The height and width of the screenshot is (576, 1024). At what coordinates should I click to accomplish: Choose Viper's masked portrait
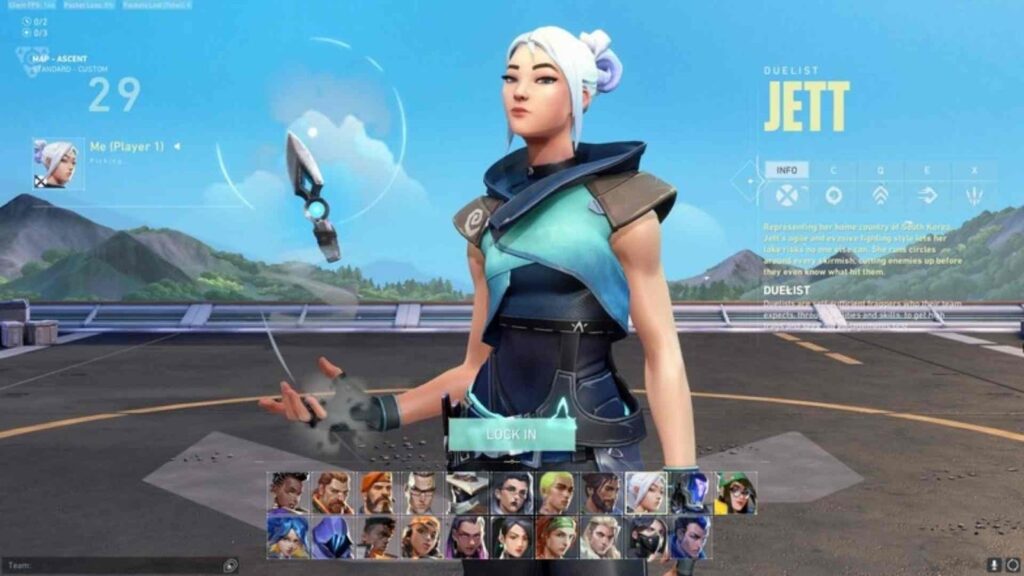pyautogui.click(x=646, y=537)
